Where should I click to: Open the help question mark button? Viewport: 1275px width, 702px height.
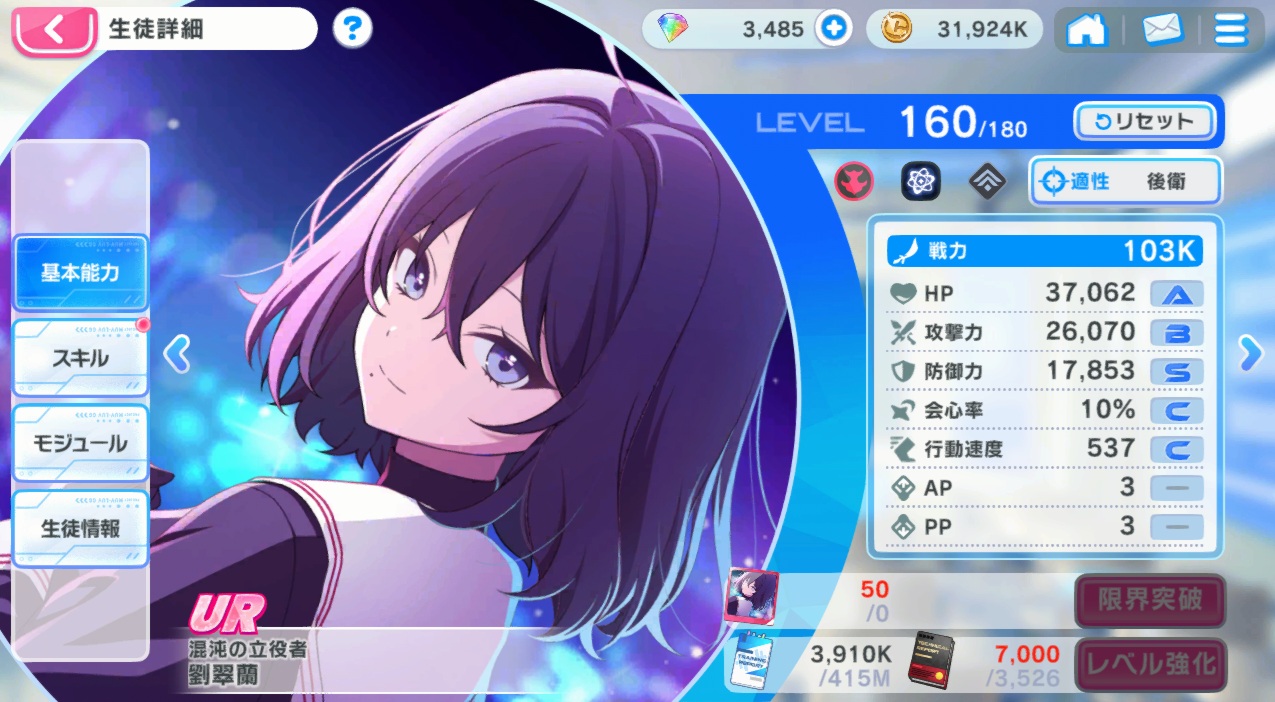click(x=351, y=29)
